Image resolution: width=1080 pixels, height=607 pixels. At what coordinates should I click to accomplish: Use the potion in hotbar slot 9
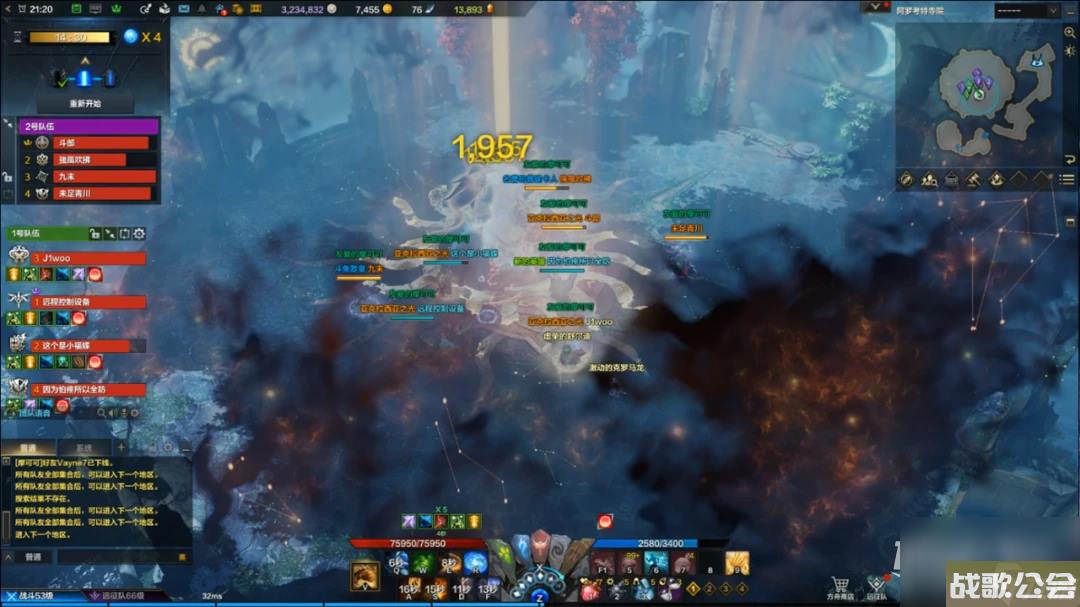coord(737,565)
